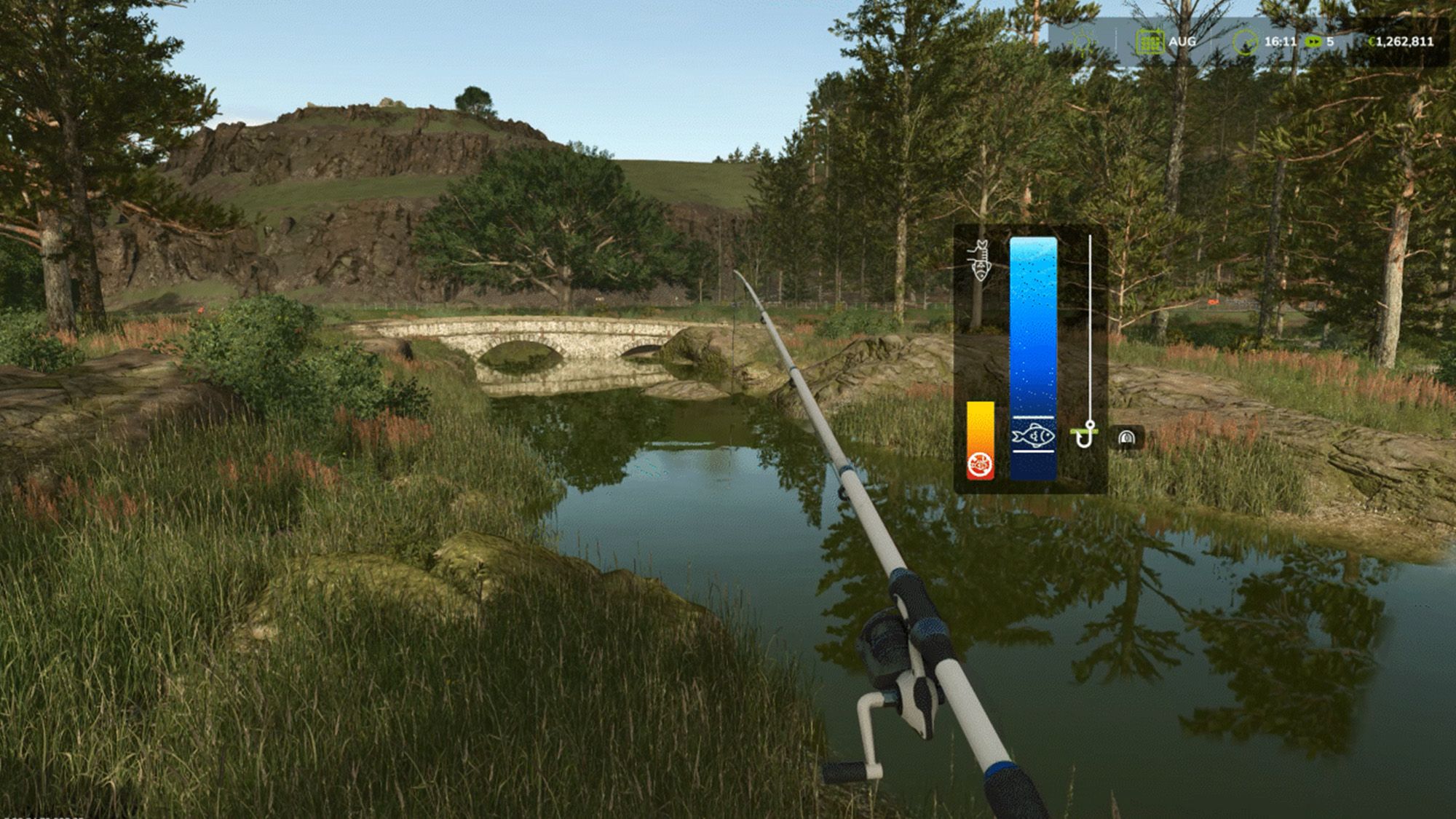The image size is (1456, 819).
Task: Click the fish icon inside the depth gauge
Action: coord(1033,436)
